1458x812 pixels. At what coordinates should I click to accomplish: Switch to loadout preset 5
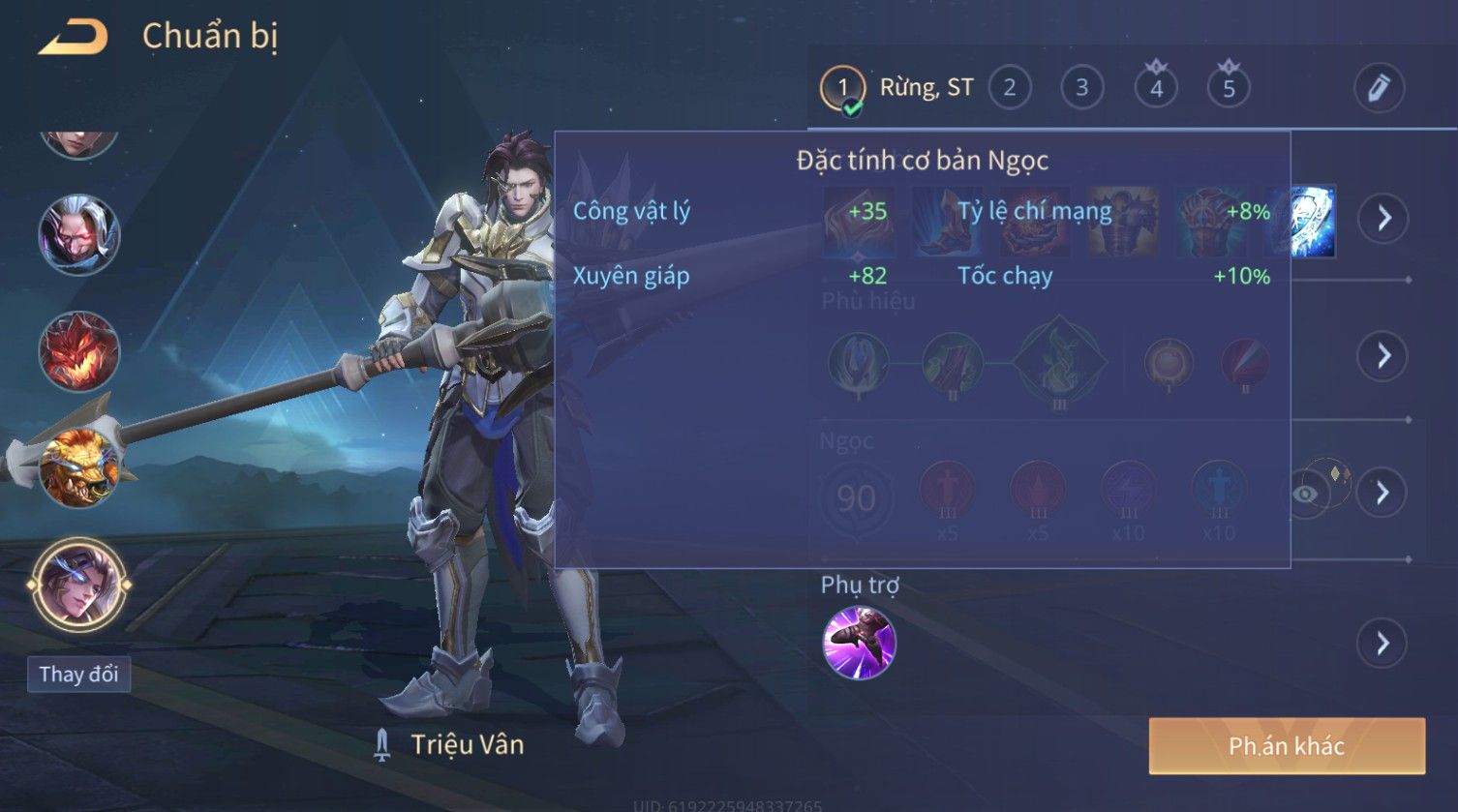point(1229,89)
